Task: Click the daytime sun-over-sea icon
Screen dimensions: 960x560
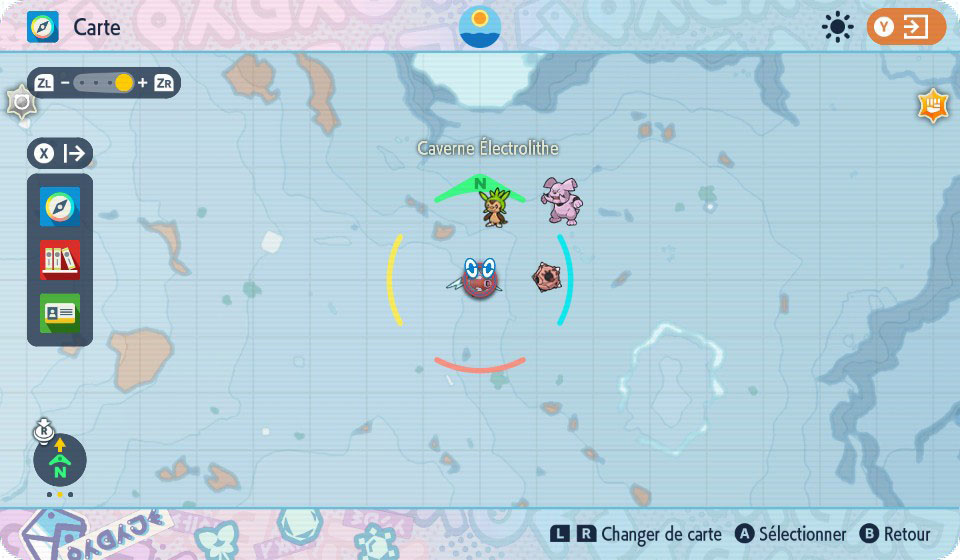Action: coord(480,27)
